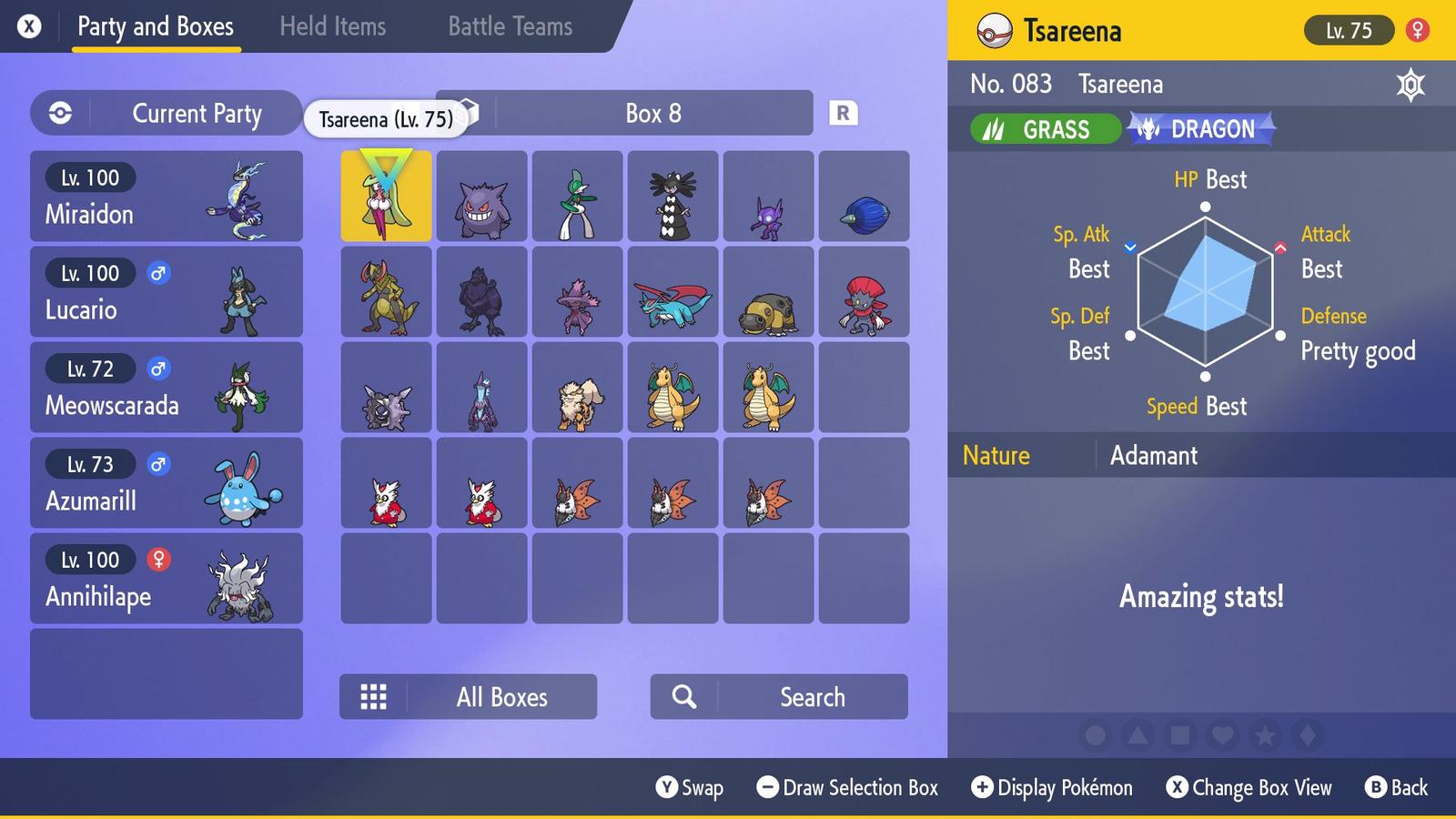Viewport: 1456px width, 819px height.
Task: Expand the grid view next to All Boxes
Action: 373,696
